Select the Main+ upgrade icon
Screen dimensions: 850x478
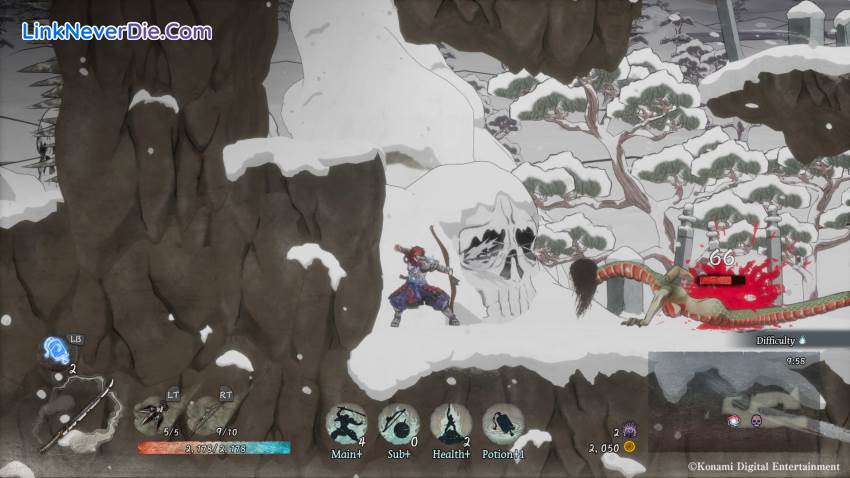[346, 424]
